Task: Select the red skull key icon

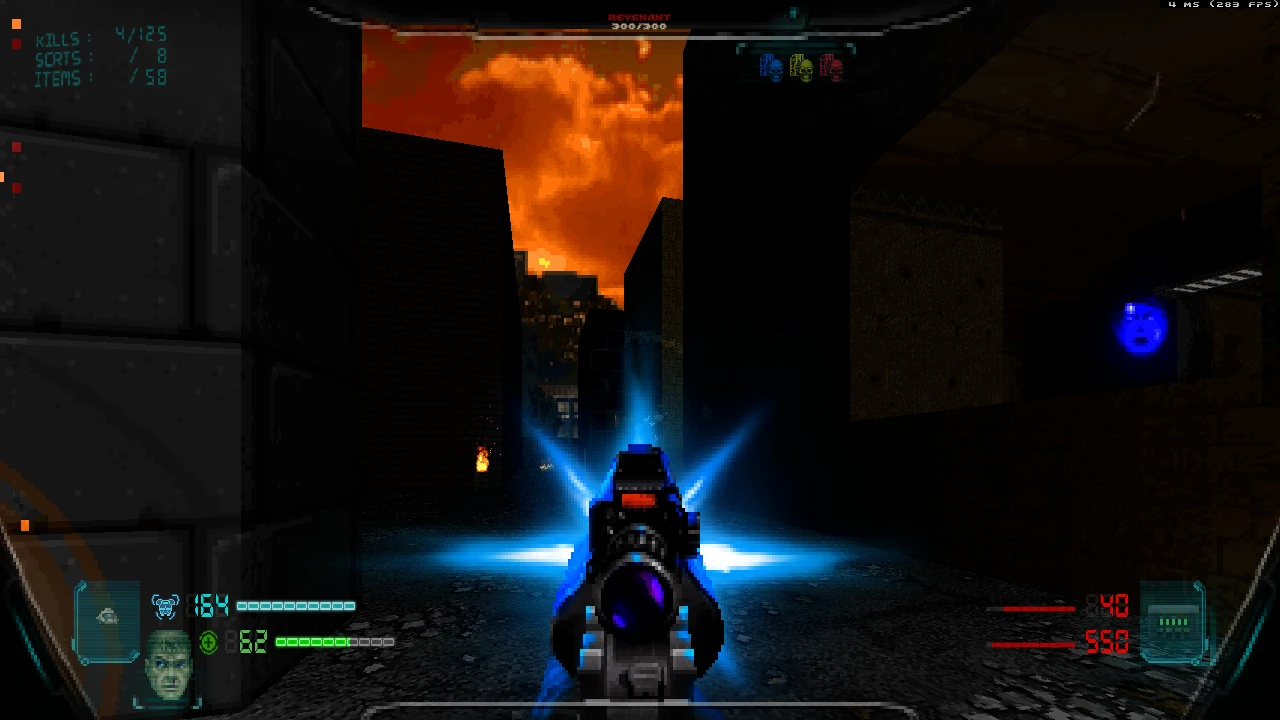Action: click(x=831, y=67)
